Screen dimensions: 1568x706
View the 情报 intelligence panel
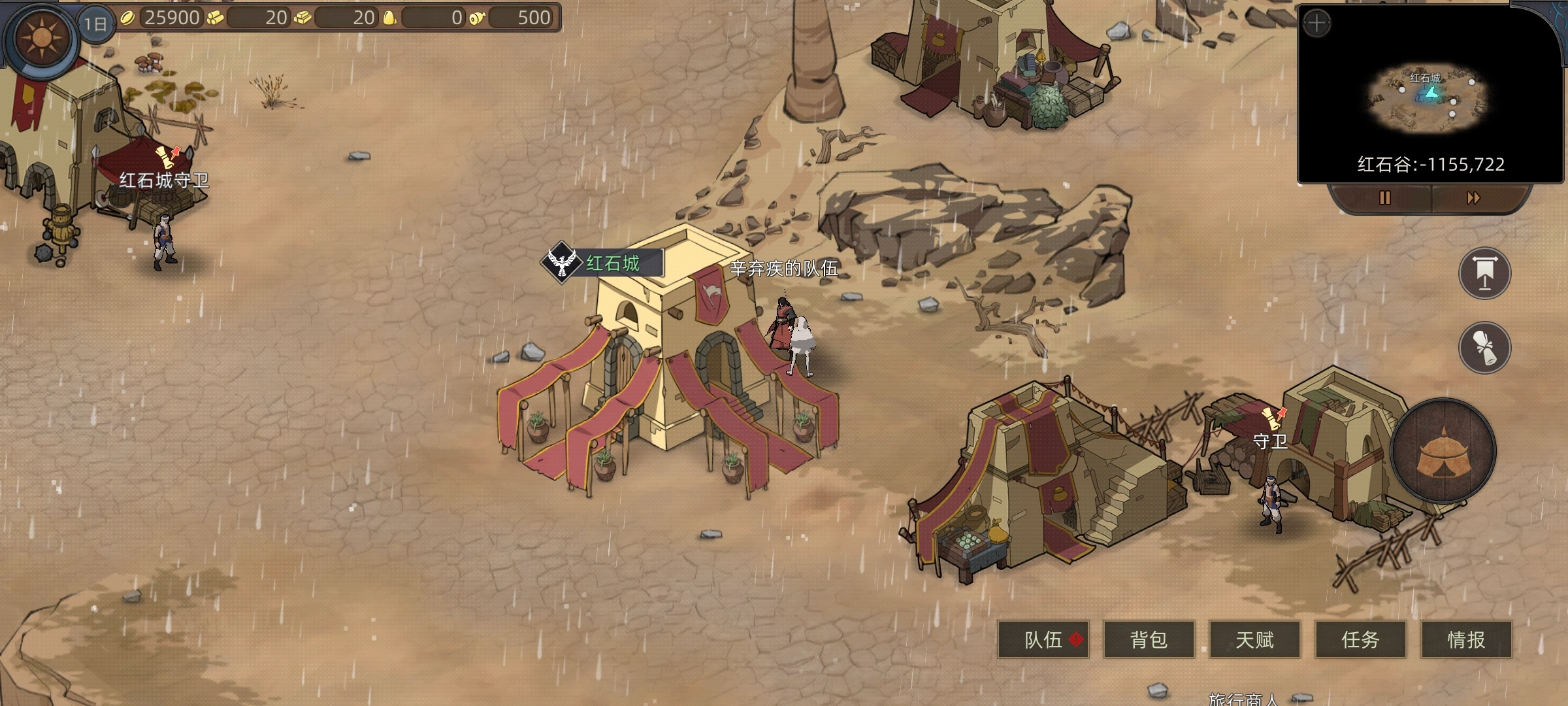point(1466,639)
